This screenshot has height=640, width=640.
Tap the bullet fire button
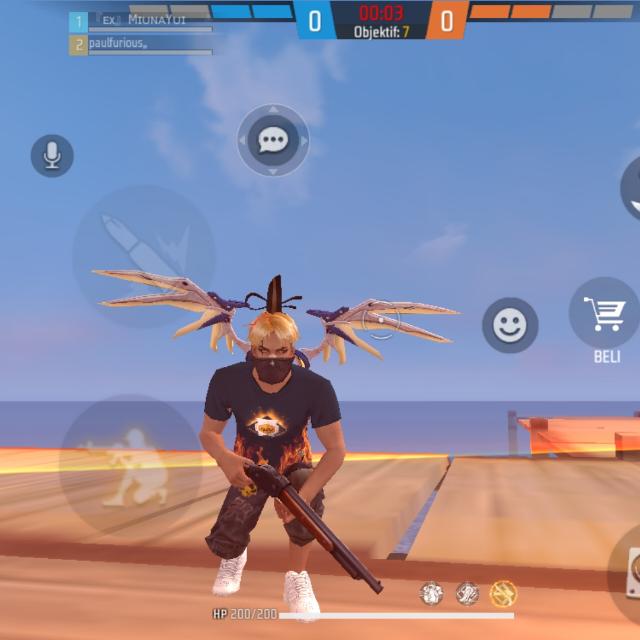click(x=143, y=256)
